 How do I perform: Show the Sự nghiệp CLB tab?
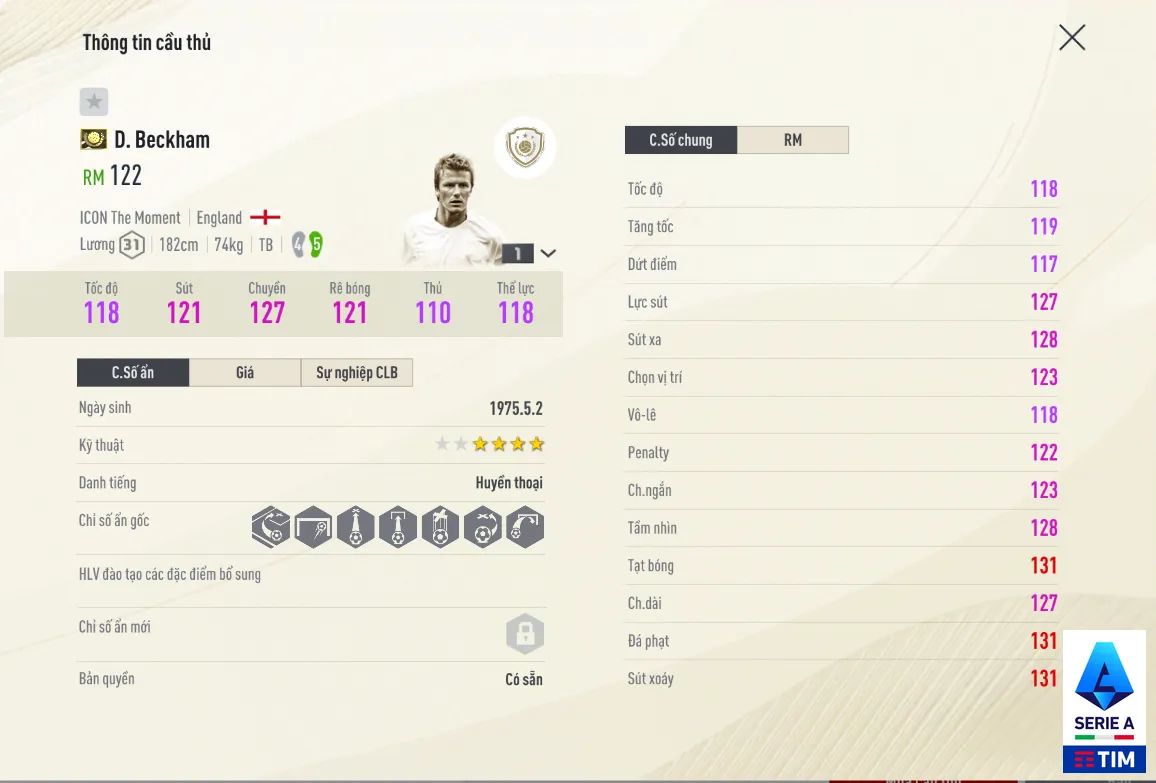[x=357, y=373]
